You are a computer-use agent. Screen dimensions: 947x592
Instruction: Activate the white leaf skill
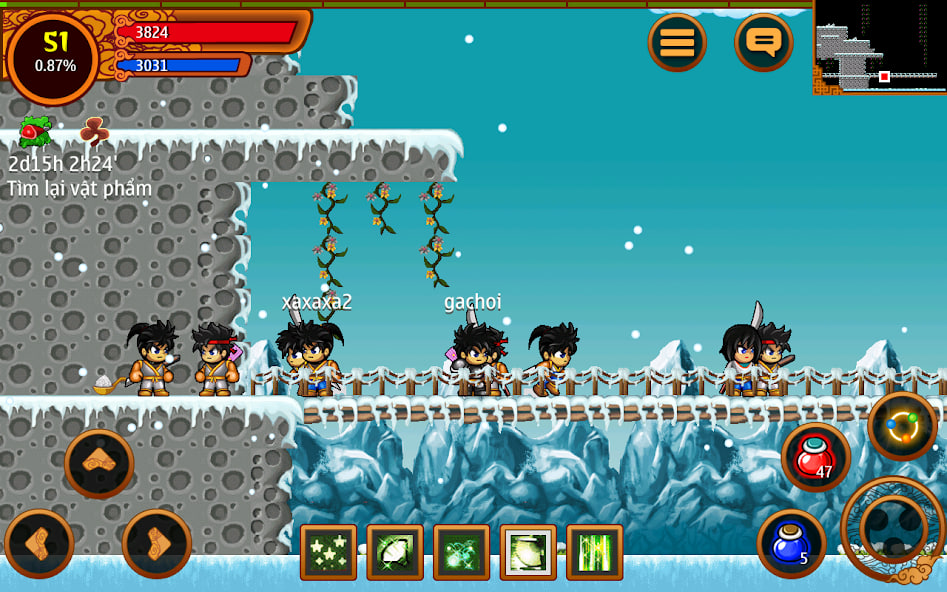pyautogui.click(x=395, y=552)
